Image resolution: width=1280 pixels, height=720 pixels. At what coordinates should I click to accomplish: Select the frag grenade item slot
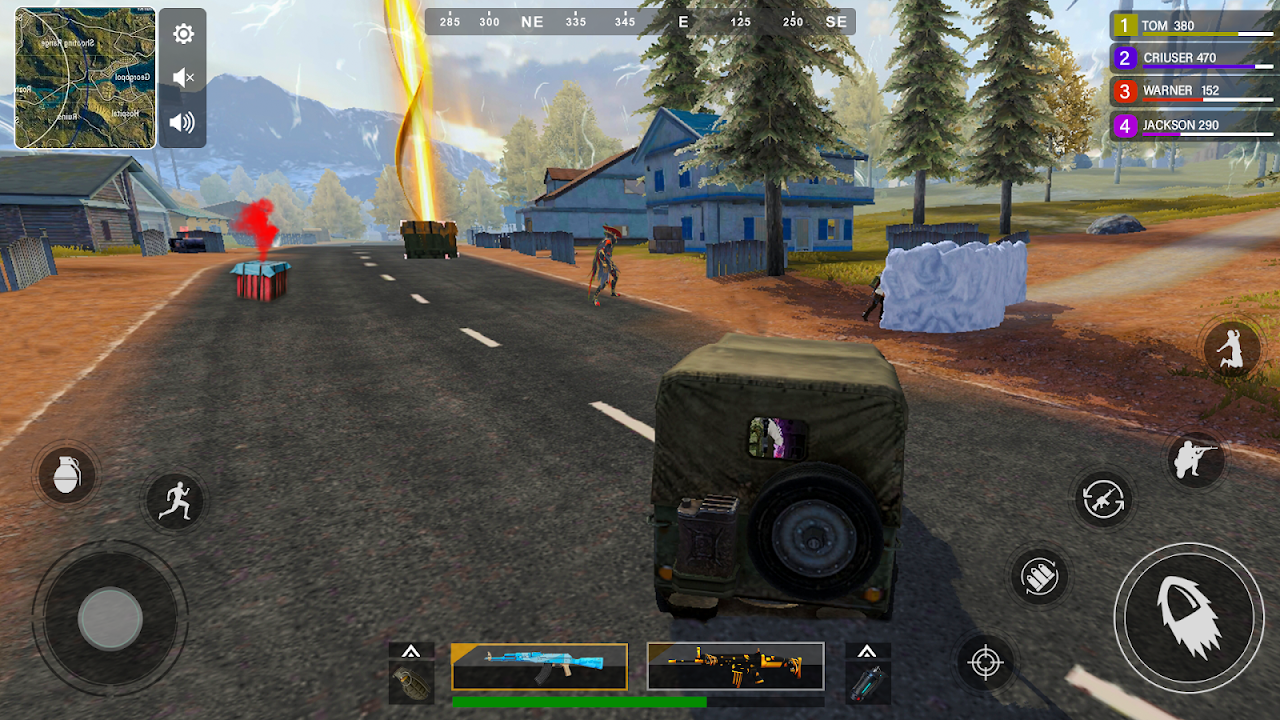(411, 681)
